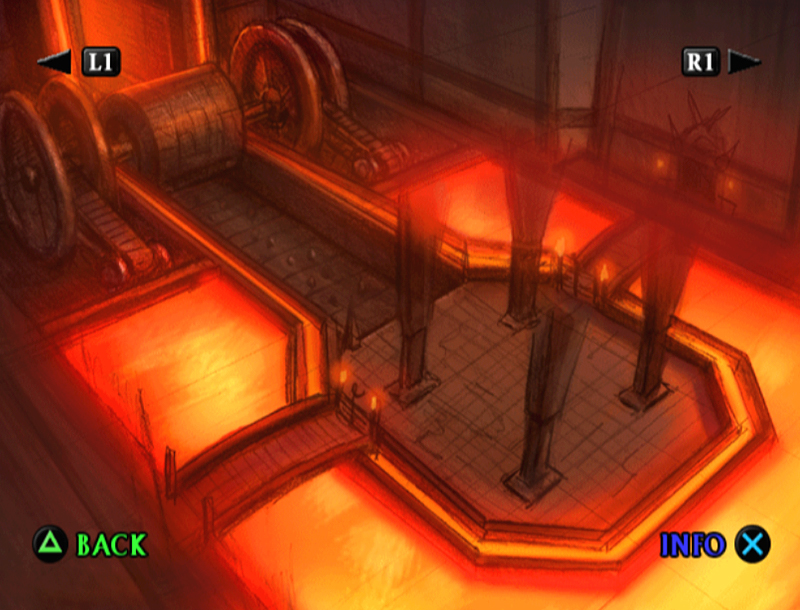
Task: Open the blue INFO label
Action: [x=692, y=545]
